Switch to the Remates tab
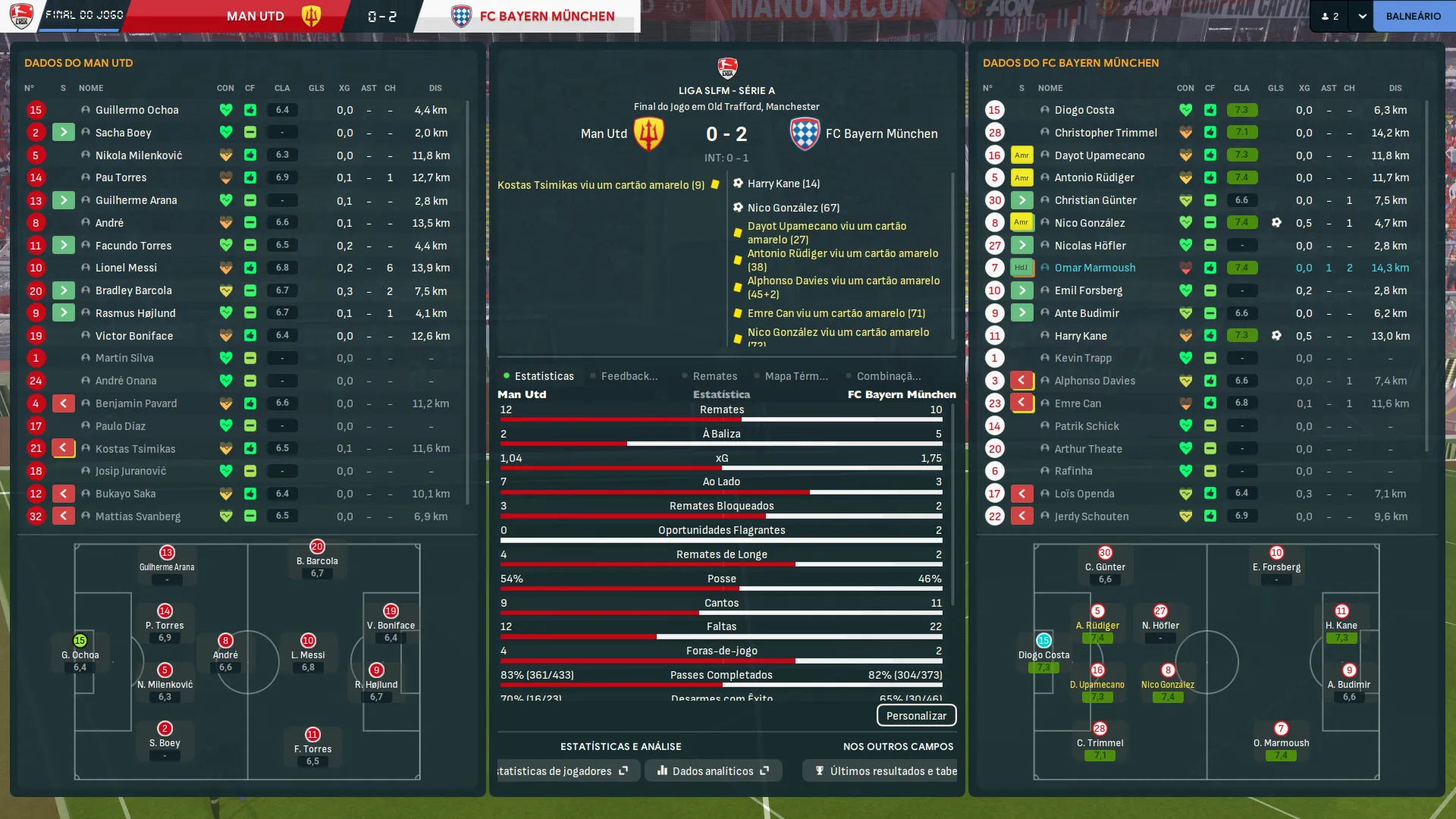This screenshot has height=819, width=1456. pos(714,376)
